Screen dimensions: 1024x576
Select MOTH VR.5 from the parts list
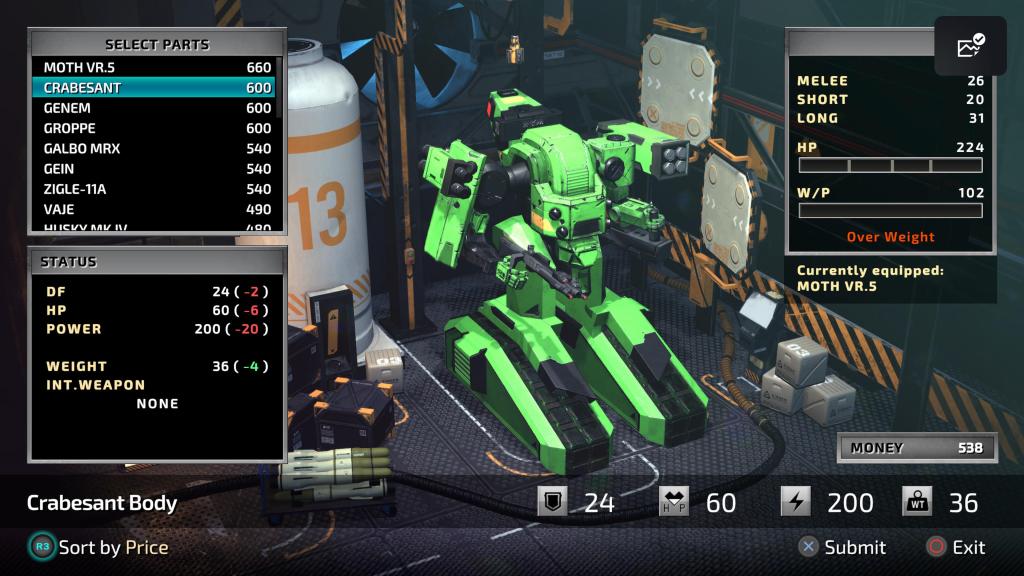coord(156,68)
